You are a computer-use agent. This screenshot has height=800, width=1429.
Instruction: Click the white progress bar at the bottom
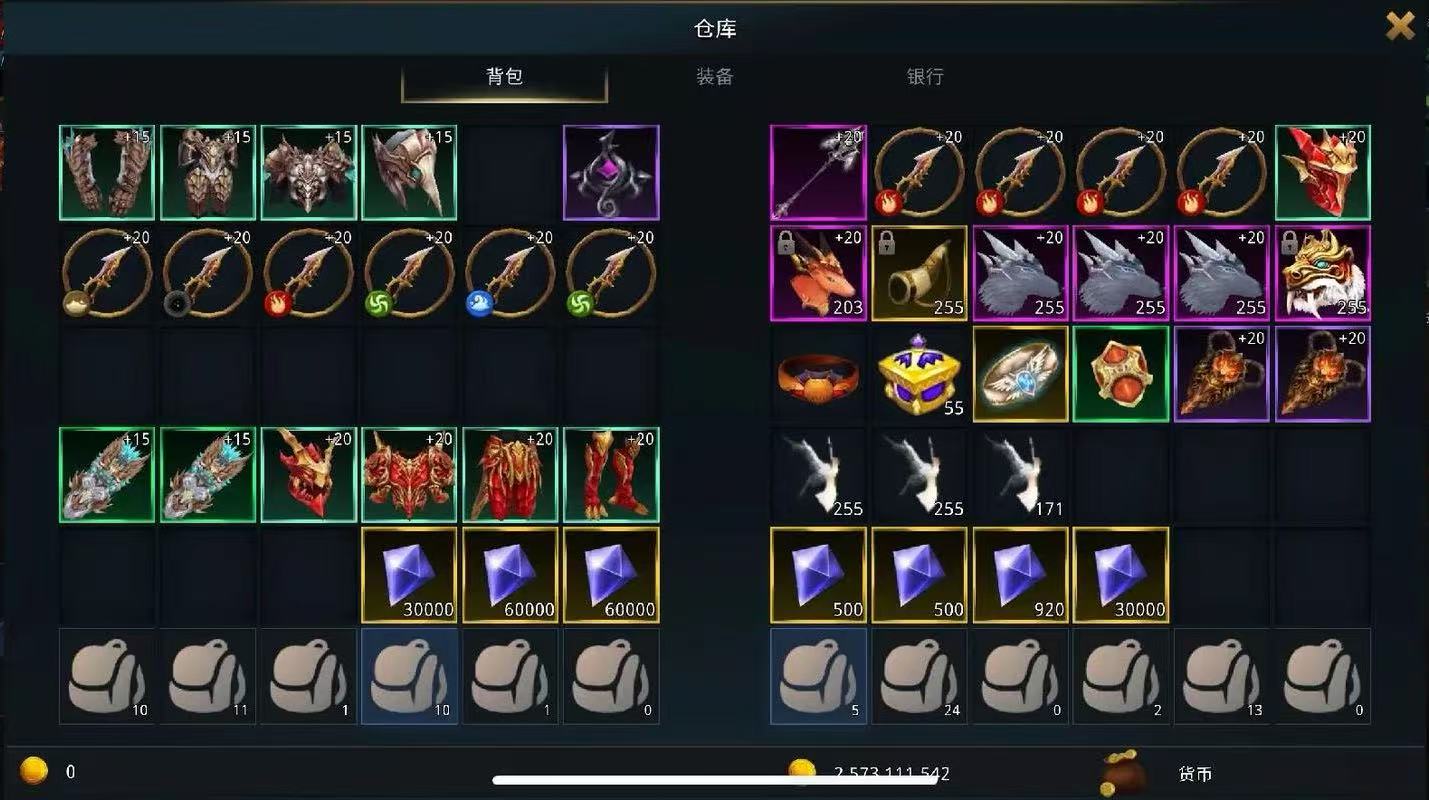click(714, 777)
